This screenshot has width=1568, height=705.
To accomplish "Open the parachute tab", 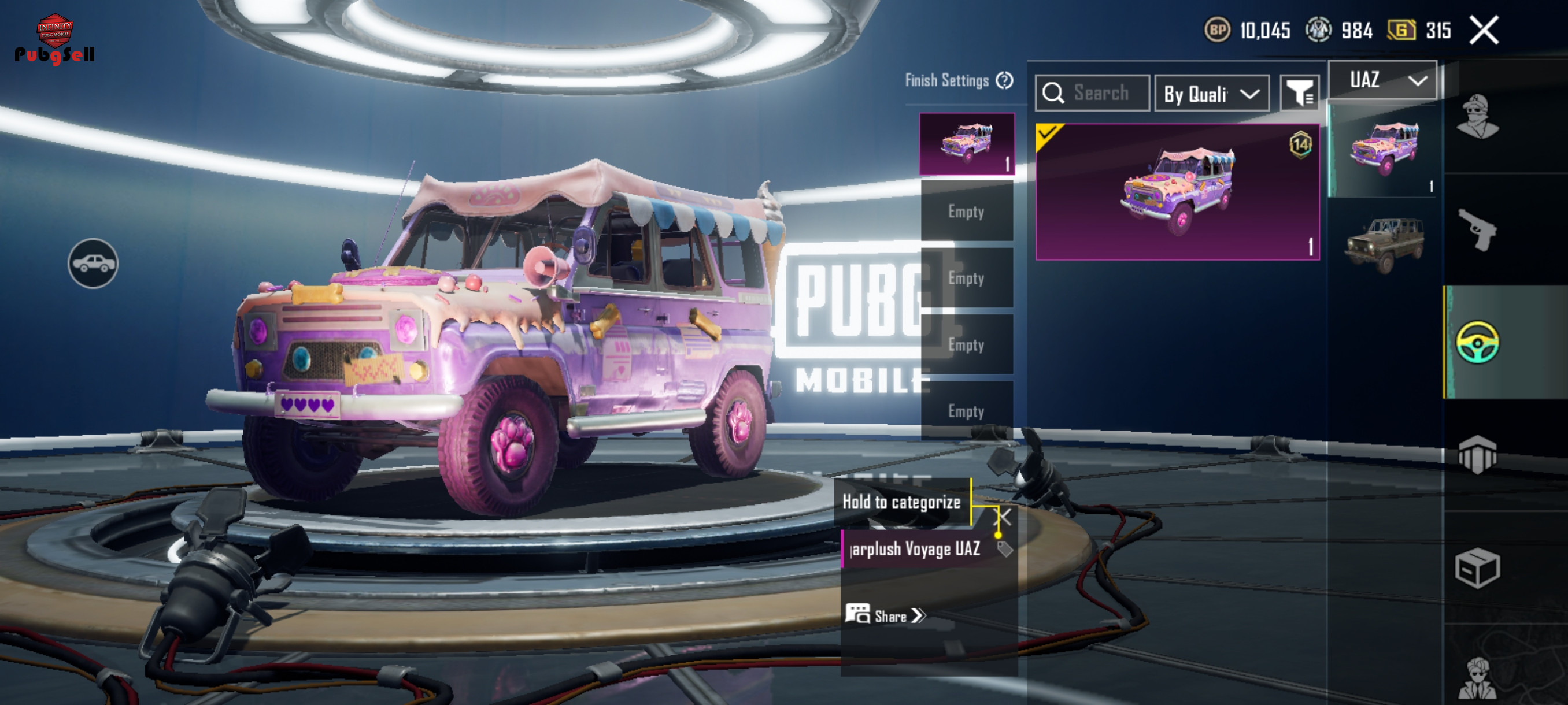I will (1477, 454).
